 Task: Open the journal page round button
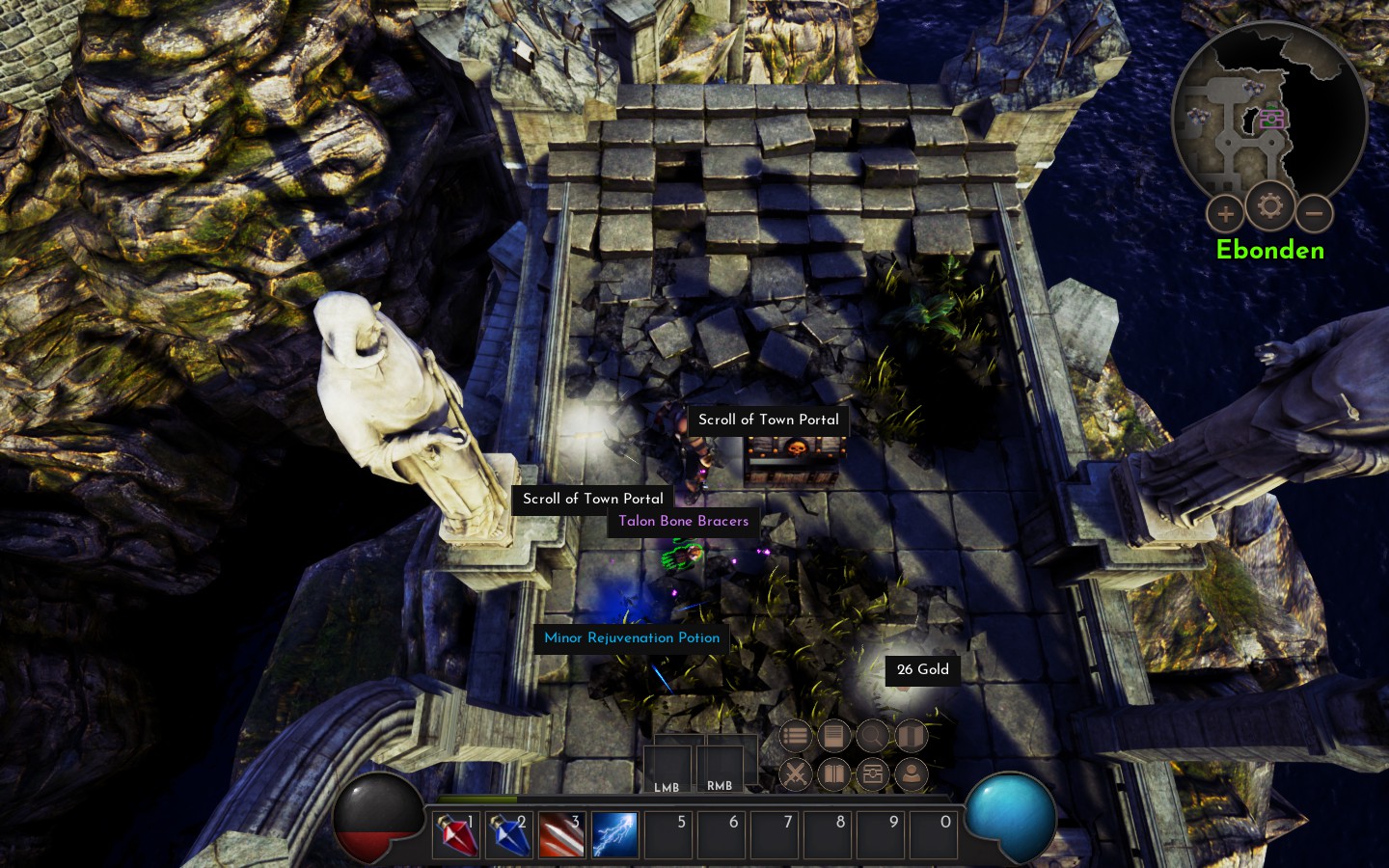833,737
